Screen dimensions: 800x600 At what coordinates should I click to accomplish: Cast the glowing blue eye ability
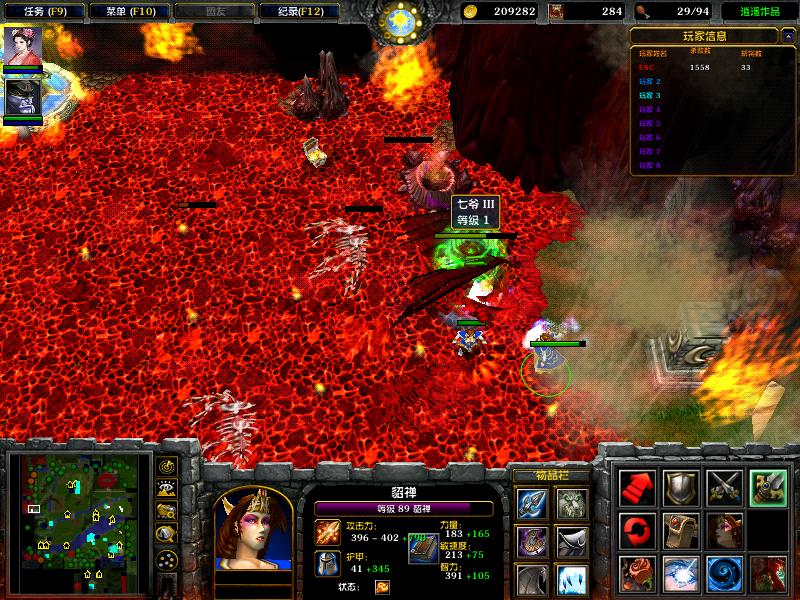click(x=681, y=573)
